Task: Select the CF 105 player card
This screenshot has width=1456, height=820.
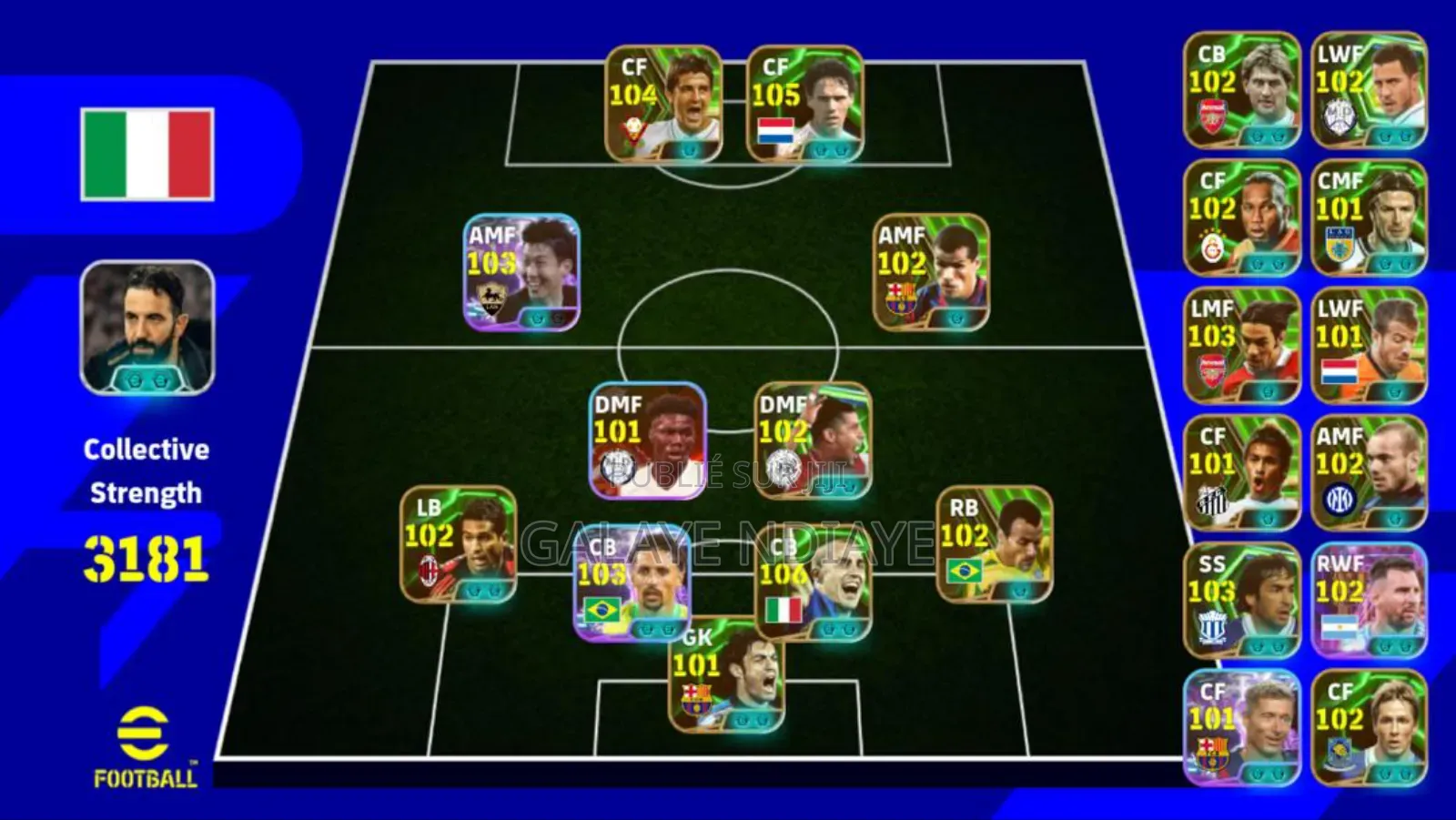Action: (x=804, y=104)
